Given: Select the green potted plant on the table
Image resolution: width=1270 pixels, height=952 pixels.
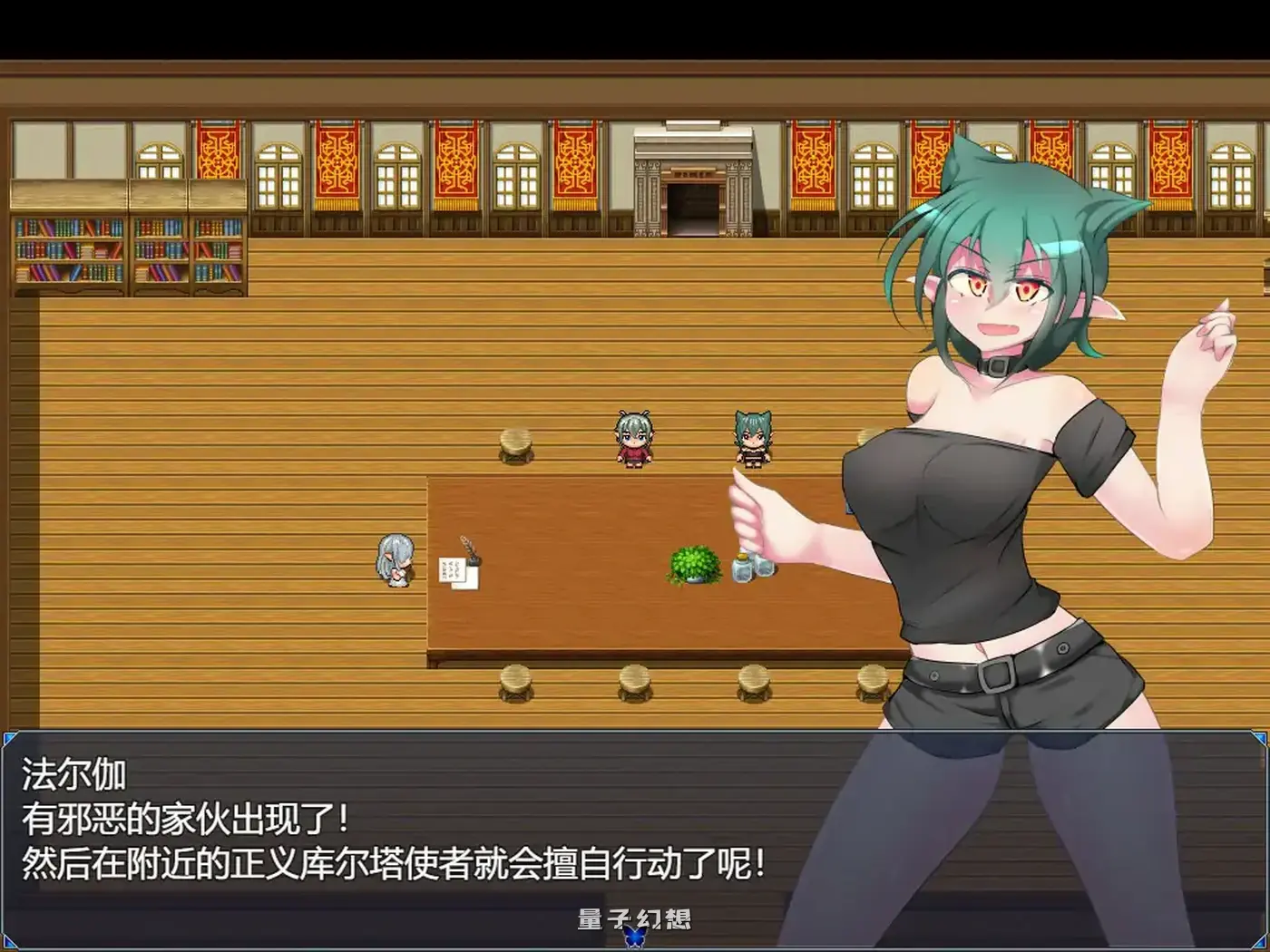Looking at the screenshot, I should pyautogui.click(x=692, y=567).
